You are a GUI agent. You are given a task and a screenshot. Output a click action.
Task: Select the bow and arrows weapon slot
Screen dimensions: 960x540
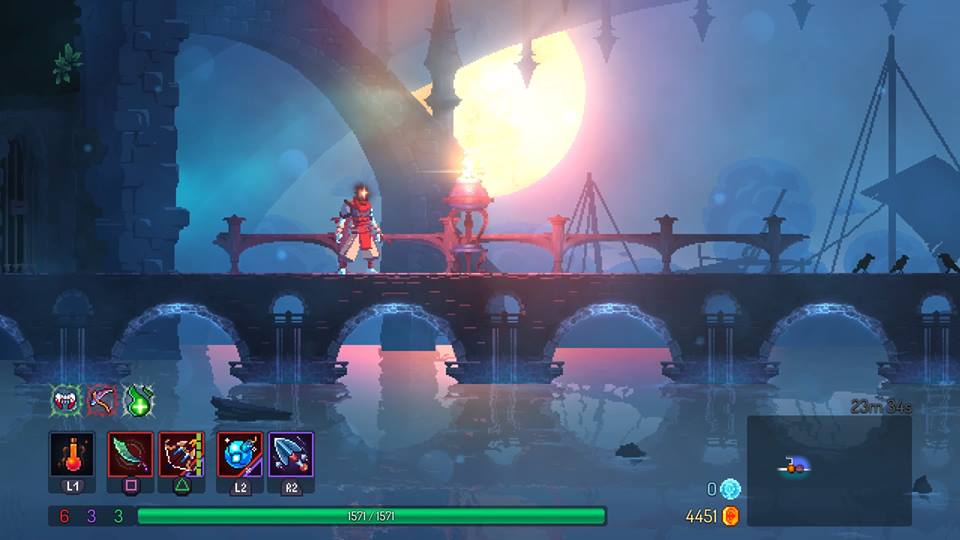[x=181, y=455]
